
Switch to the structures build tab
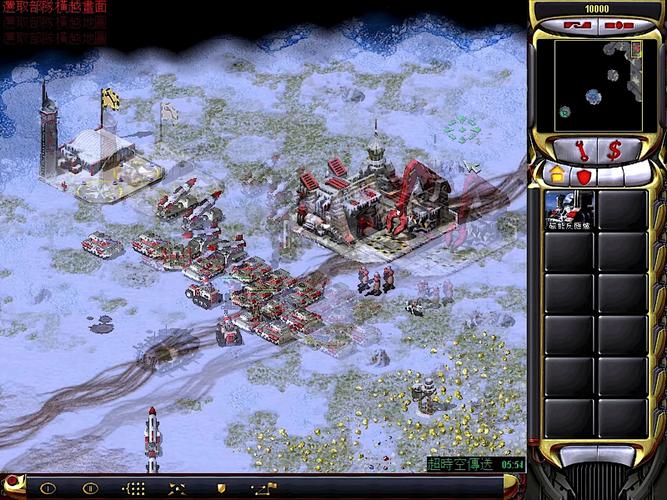coord(558,176)
